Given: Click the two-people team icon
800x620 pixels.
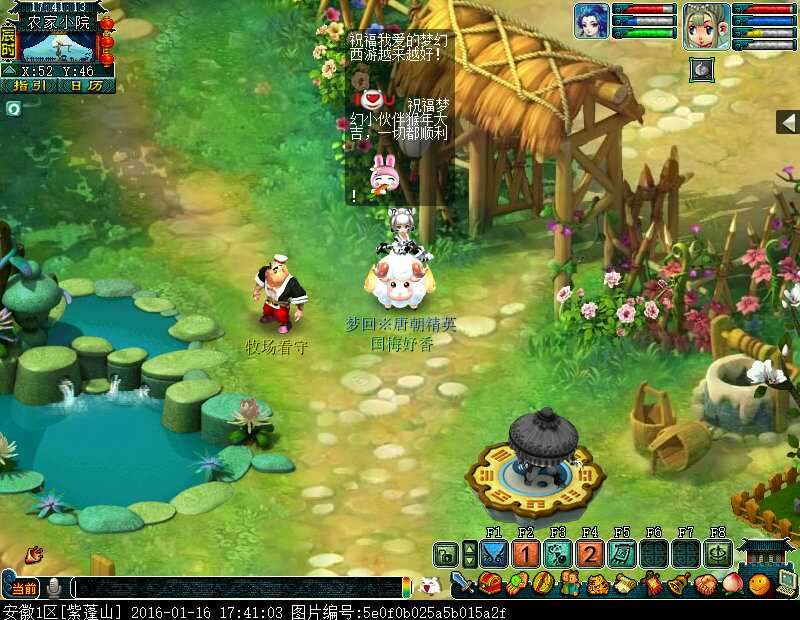Looking at the screenshot, I should (x=571, y=583).
